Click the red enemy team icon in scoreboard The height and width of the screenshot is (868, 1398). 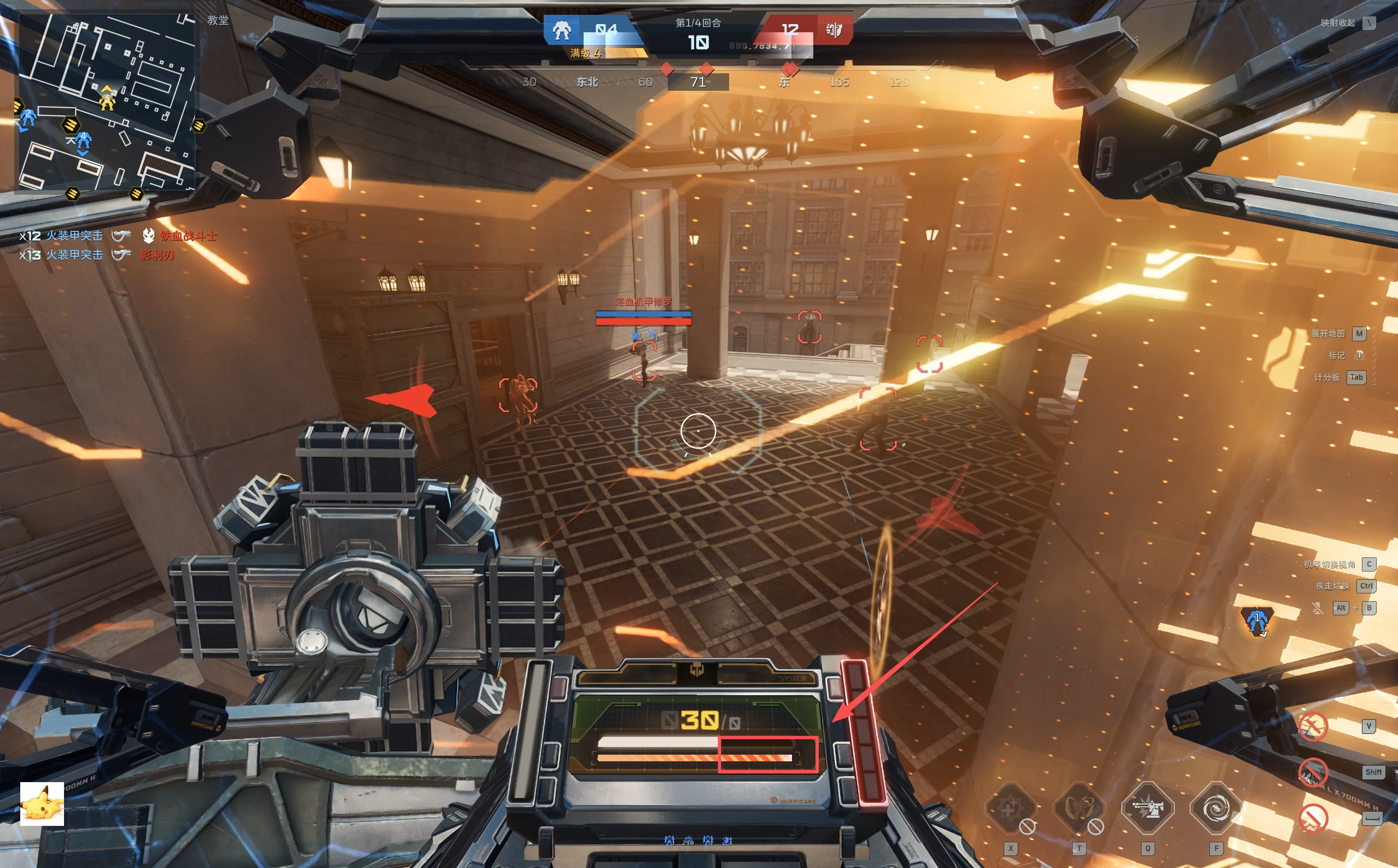click(834, 30)
